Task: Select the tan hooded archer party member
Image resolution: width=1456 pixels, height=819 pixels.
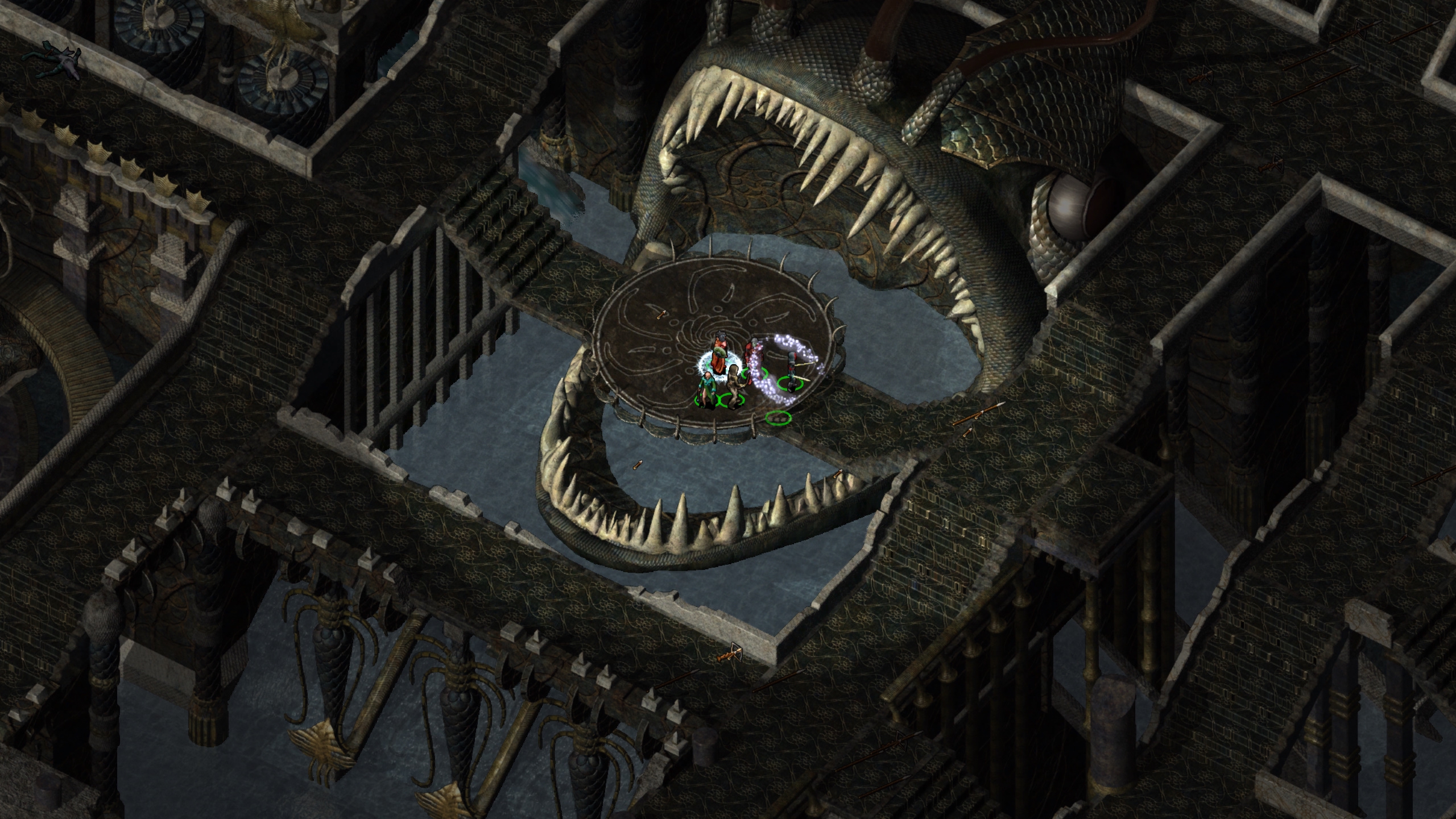Action: [x=734, y=386]
